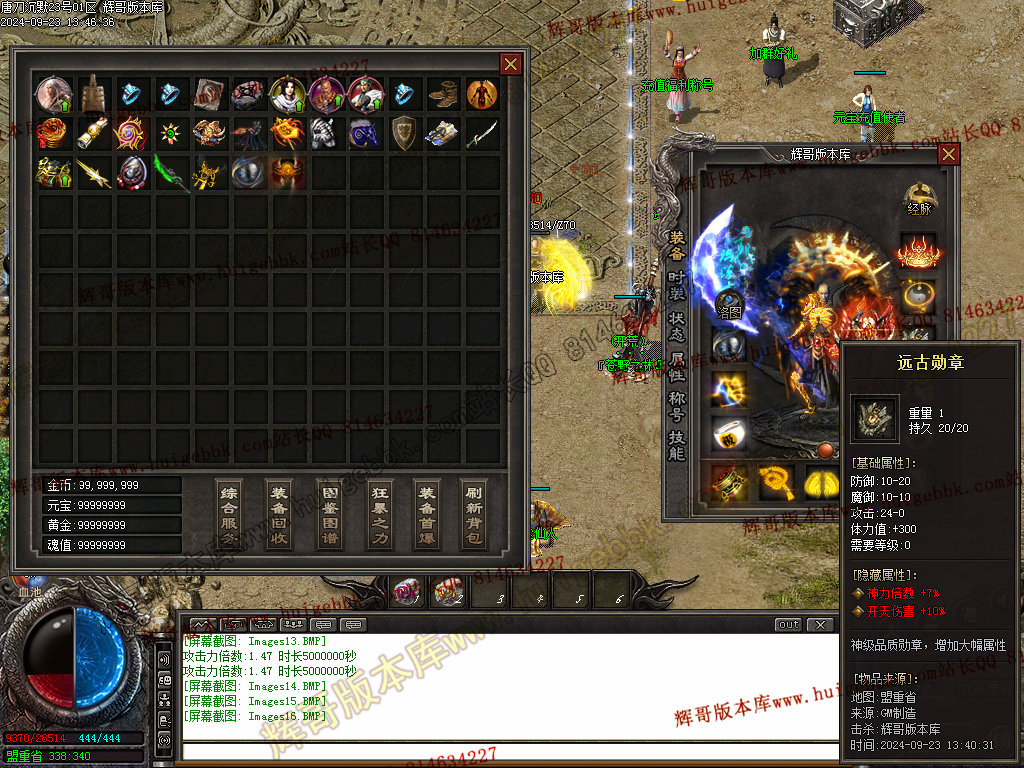Screen dimensions: 1024x768
Task: Show the 称号 titles tab
Action: 677,406
